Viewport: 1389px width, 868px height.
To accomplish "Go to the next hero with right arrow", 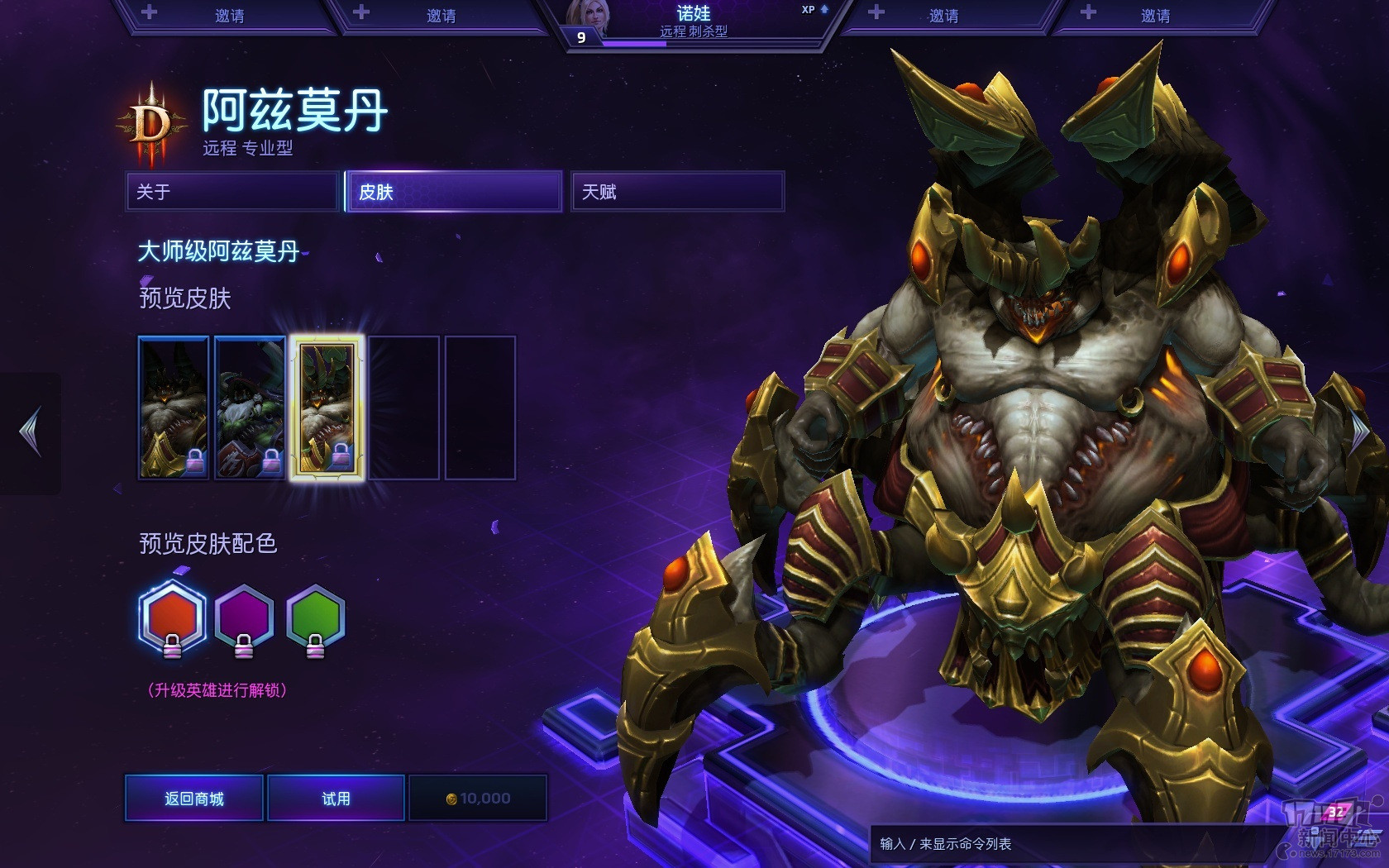I will pyautogui.click(x=1360, y=432).
